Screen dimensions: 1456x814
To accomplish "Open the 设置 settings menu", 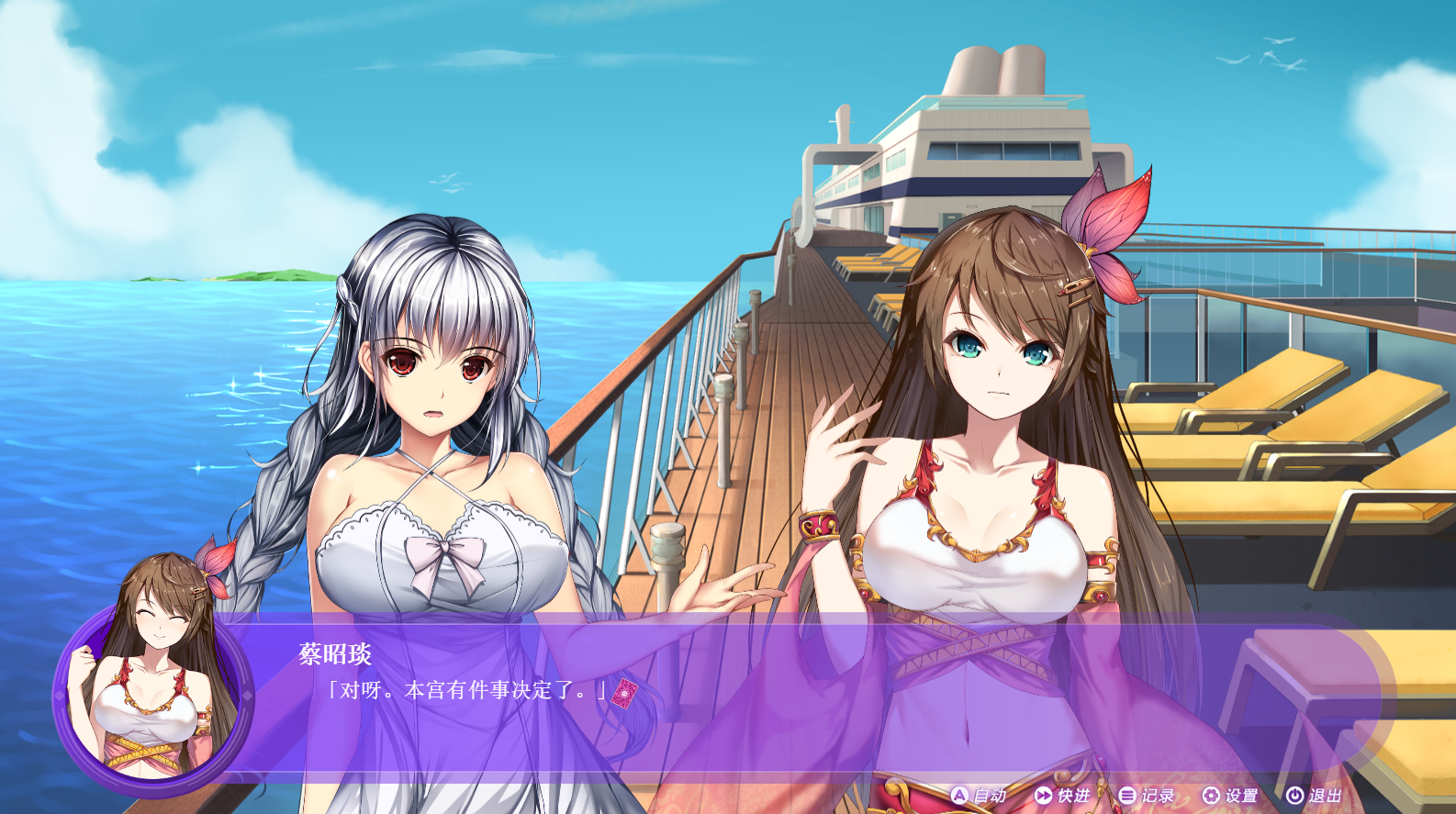I will click(x=1230, y=796).
